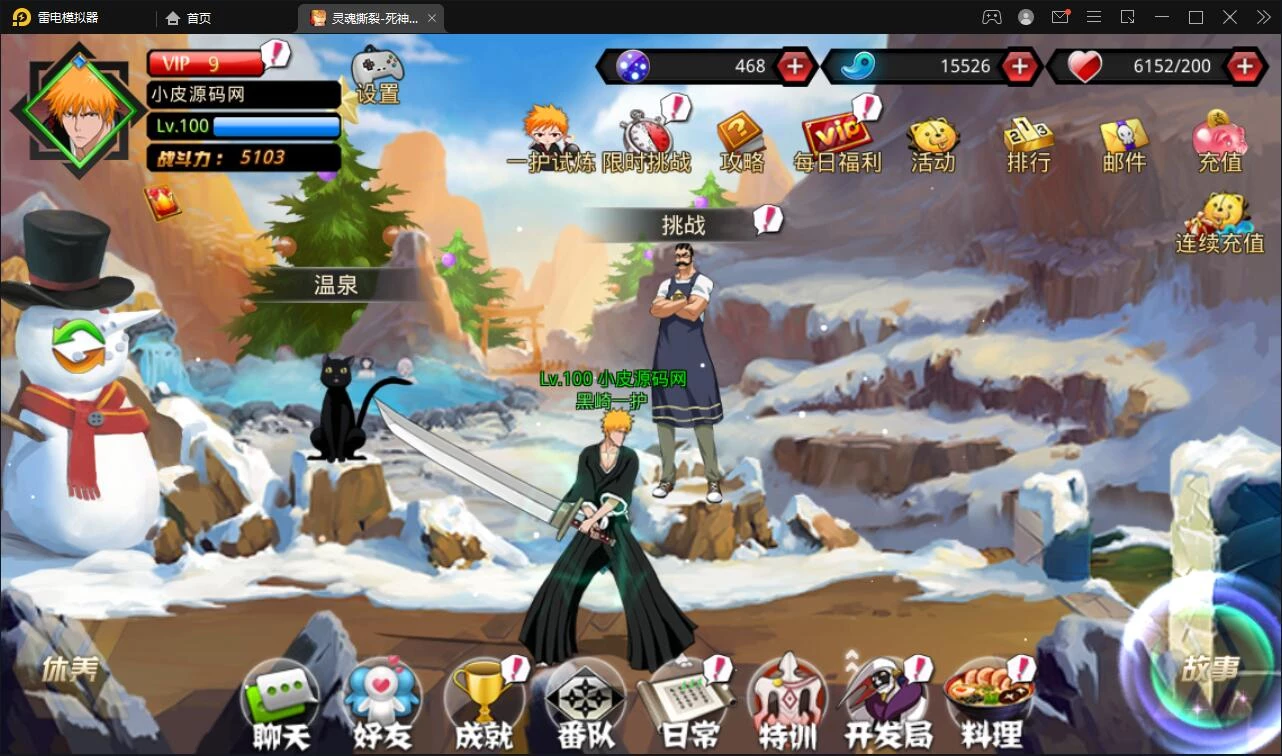Add more blue spirit currency with the plus button
The height and width of the screenshot is (756, 1282).
click(x=1019, y=66)
